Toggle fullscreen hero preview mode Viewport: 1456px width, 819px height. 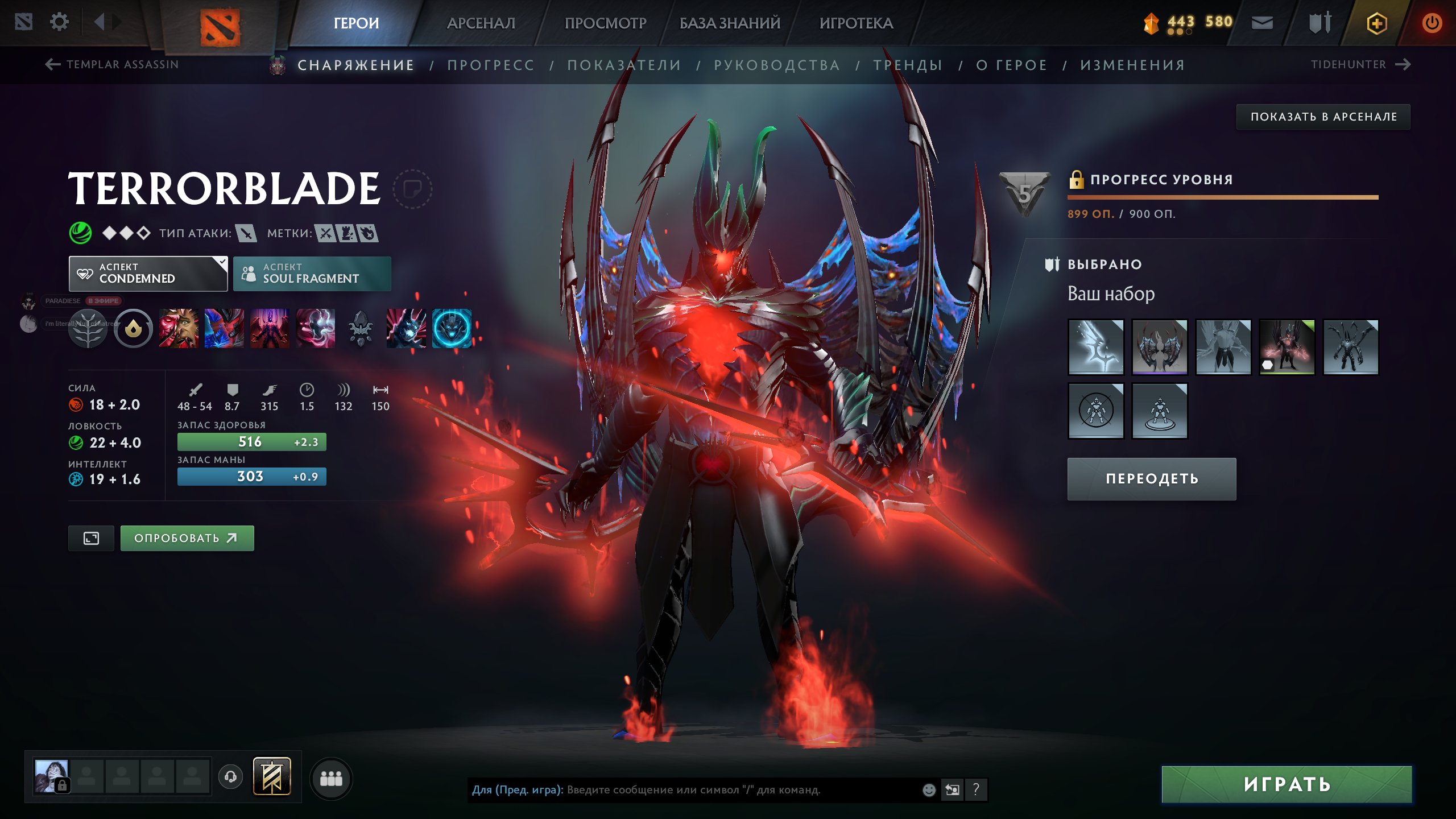tap(91, 537)
